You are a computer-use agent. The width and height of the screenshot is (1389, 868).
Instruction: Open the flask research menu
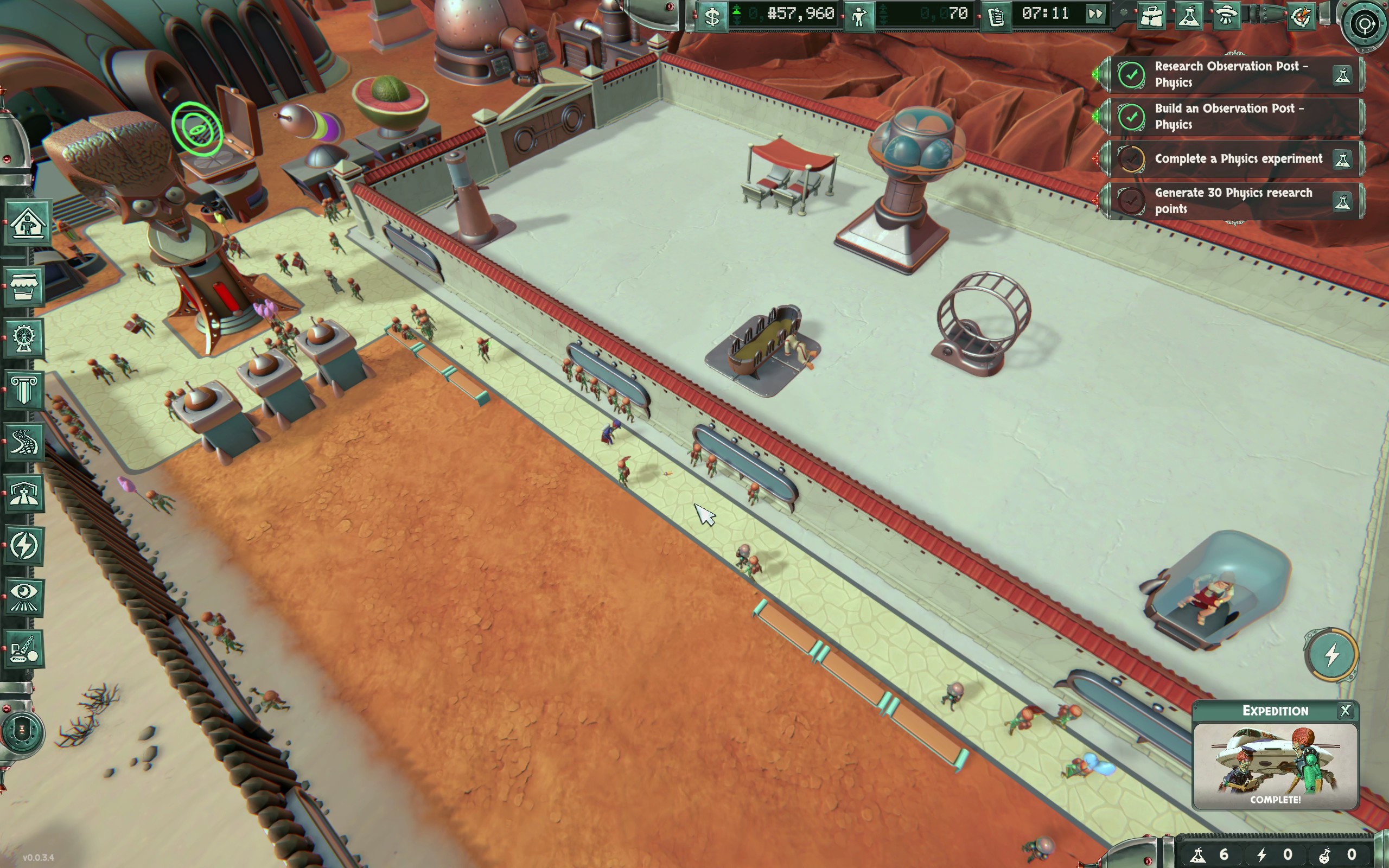[x=1189, y=16]
